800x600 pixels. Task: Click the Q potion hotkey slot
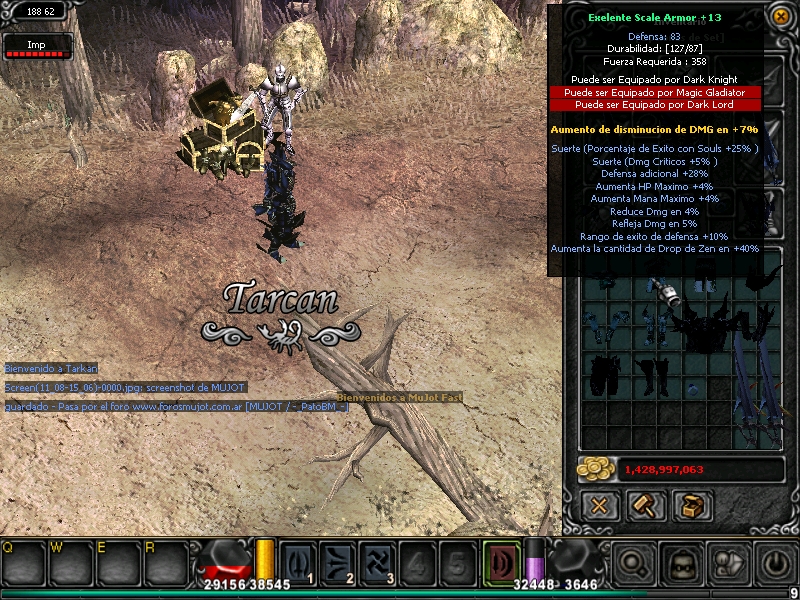coord(20,565)
